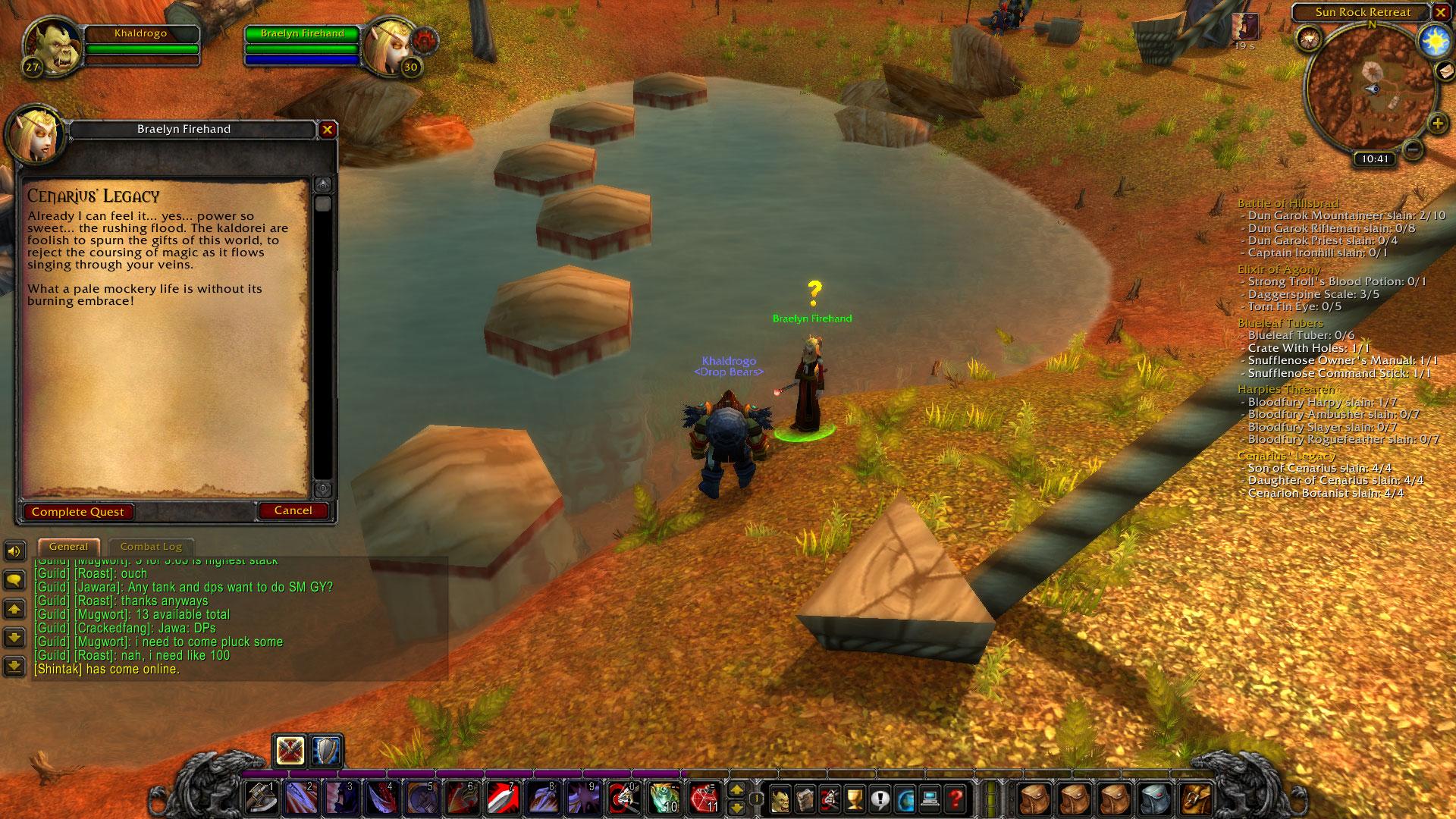
Task: Open the quest log speech-bubble icon
Action: [x=879, y=799]
